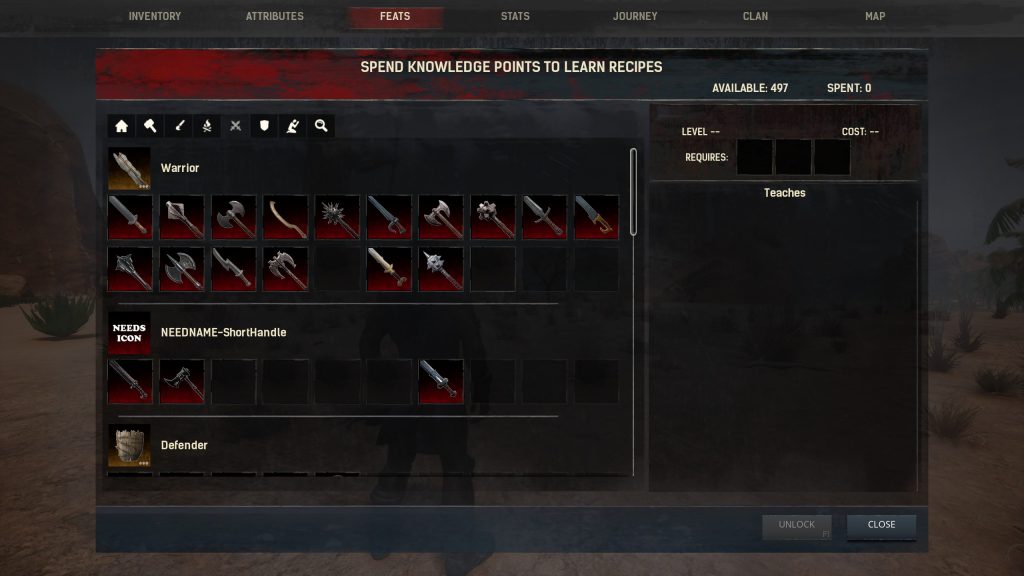Select the Defender feat category icon

(130, 445)
